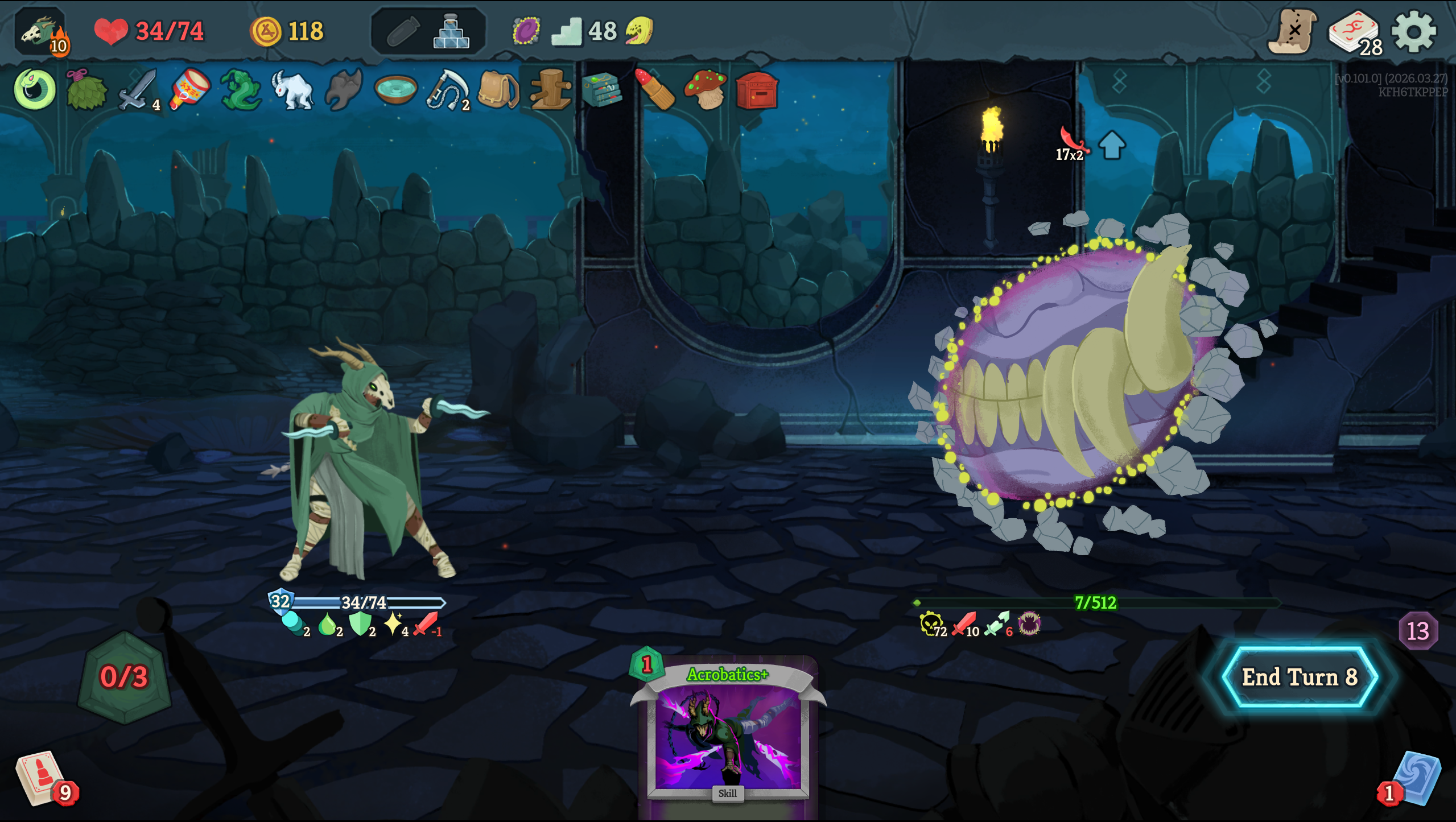Open the settings gear menu

pos(1414,32)
